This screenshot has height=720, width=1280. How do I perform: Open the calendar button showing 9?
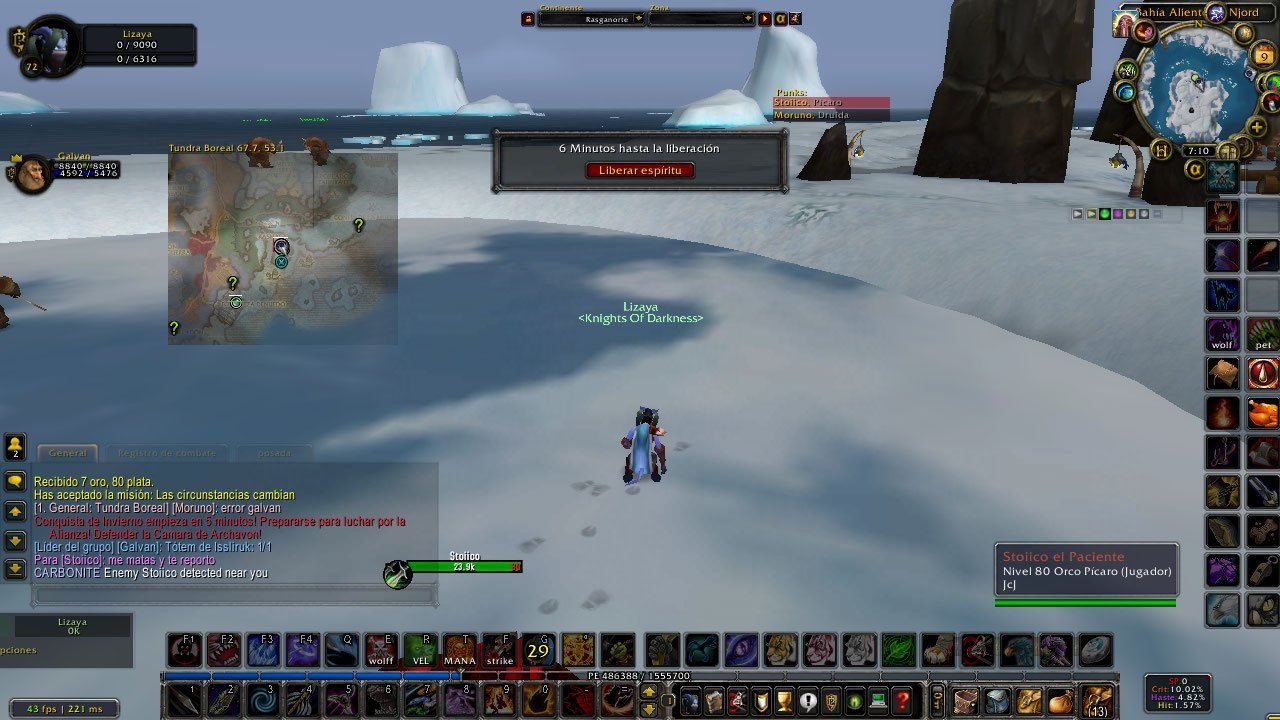(1264, 56)
